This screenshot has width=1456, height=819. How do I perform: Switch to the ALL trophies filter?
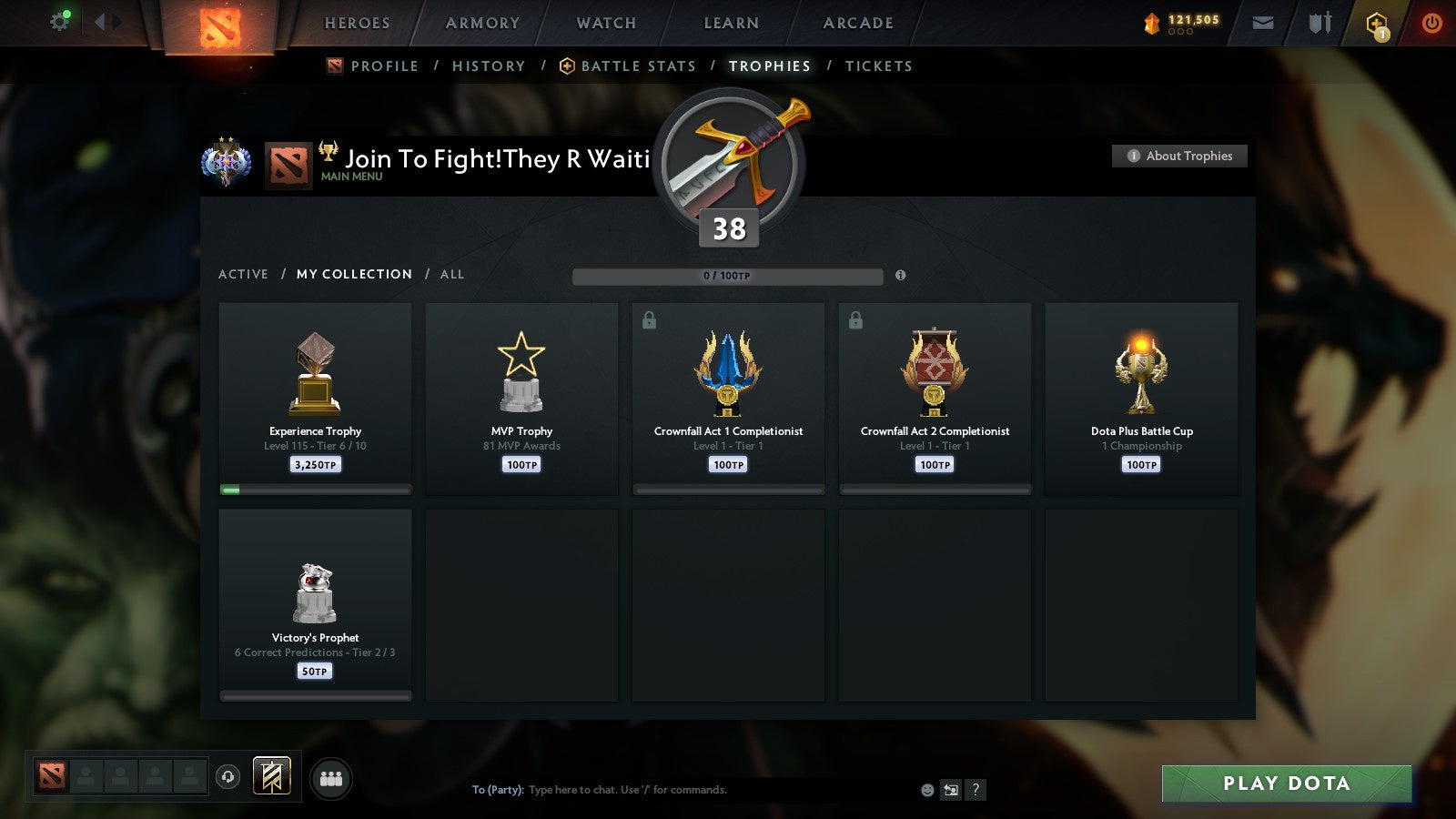click(x=452, y=274)
